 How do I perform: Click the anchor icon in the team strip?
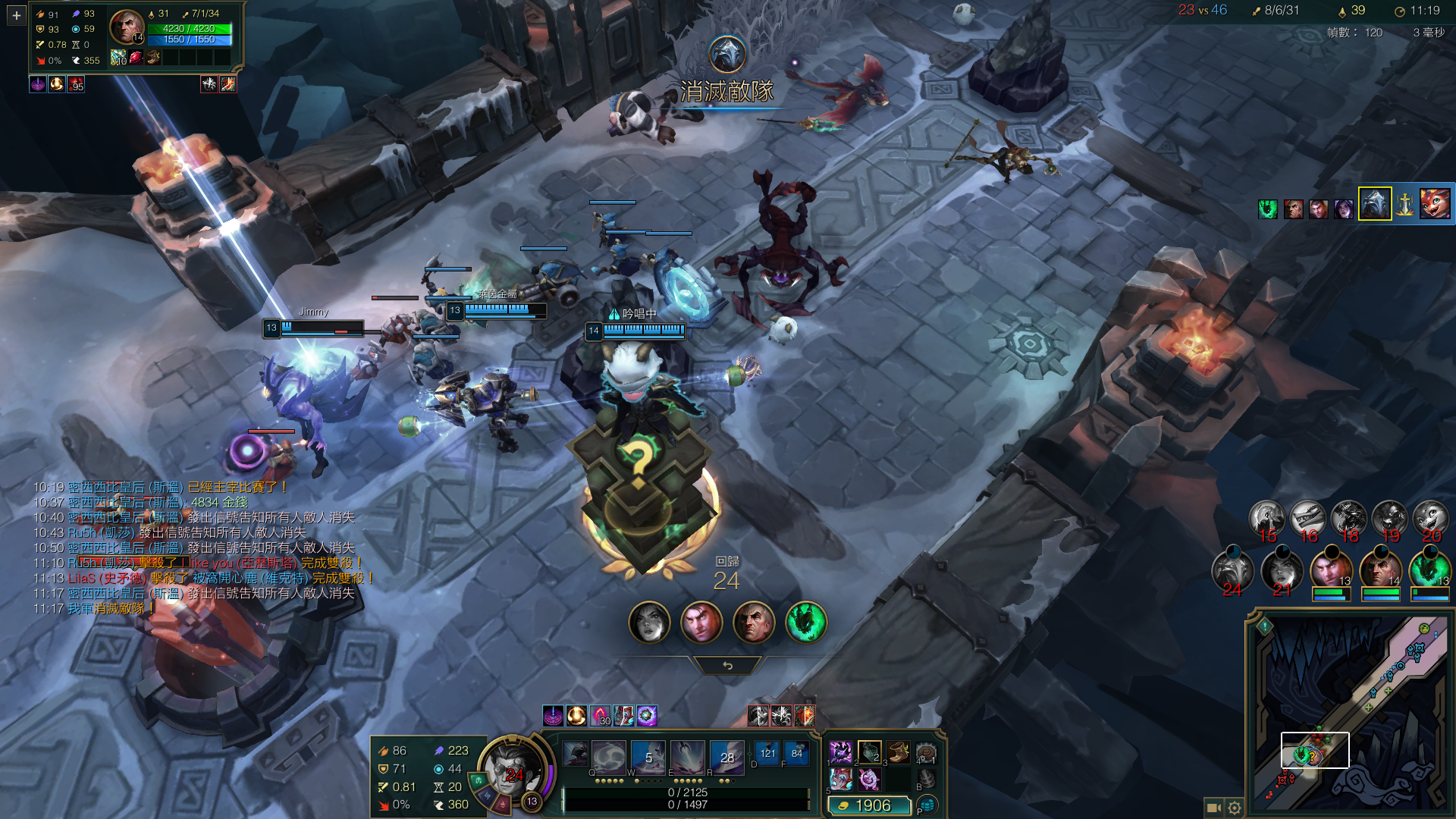(x=1405, y=204)
